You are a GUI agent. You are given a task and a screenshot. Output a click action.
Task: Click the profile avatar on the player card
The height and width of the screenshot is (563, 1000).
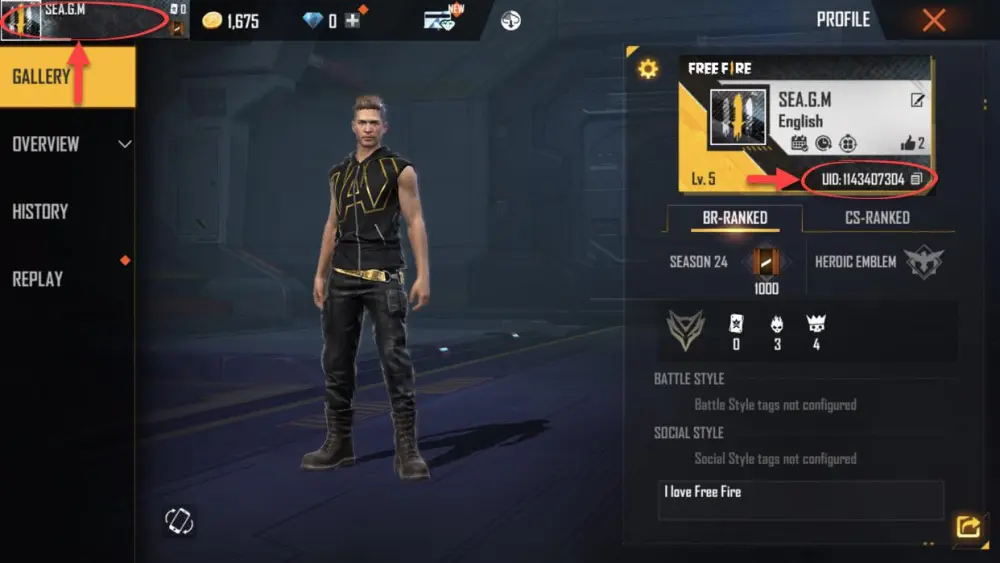[738, 116]
